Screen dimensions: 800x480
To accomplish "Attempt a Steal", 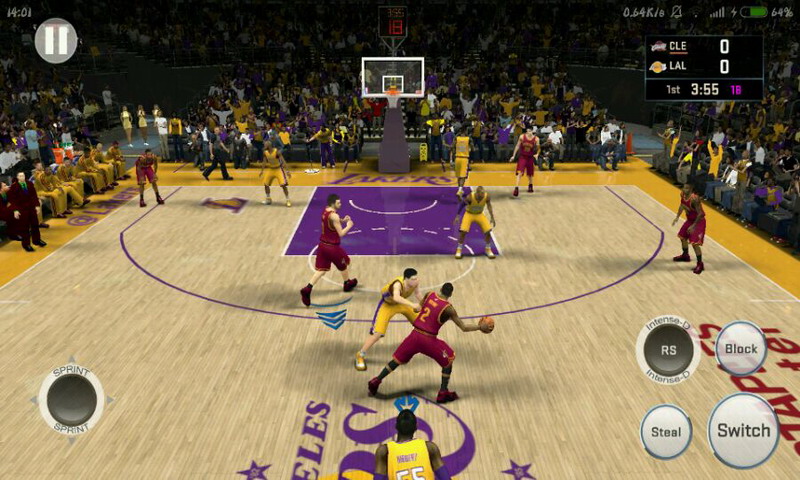I will (666, 432).
